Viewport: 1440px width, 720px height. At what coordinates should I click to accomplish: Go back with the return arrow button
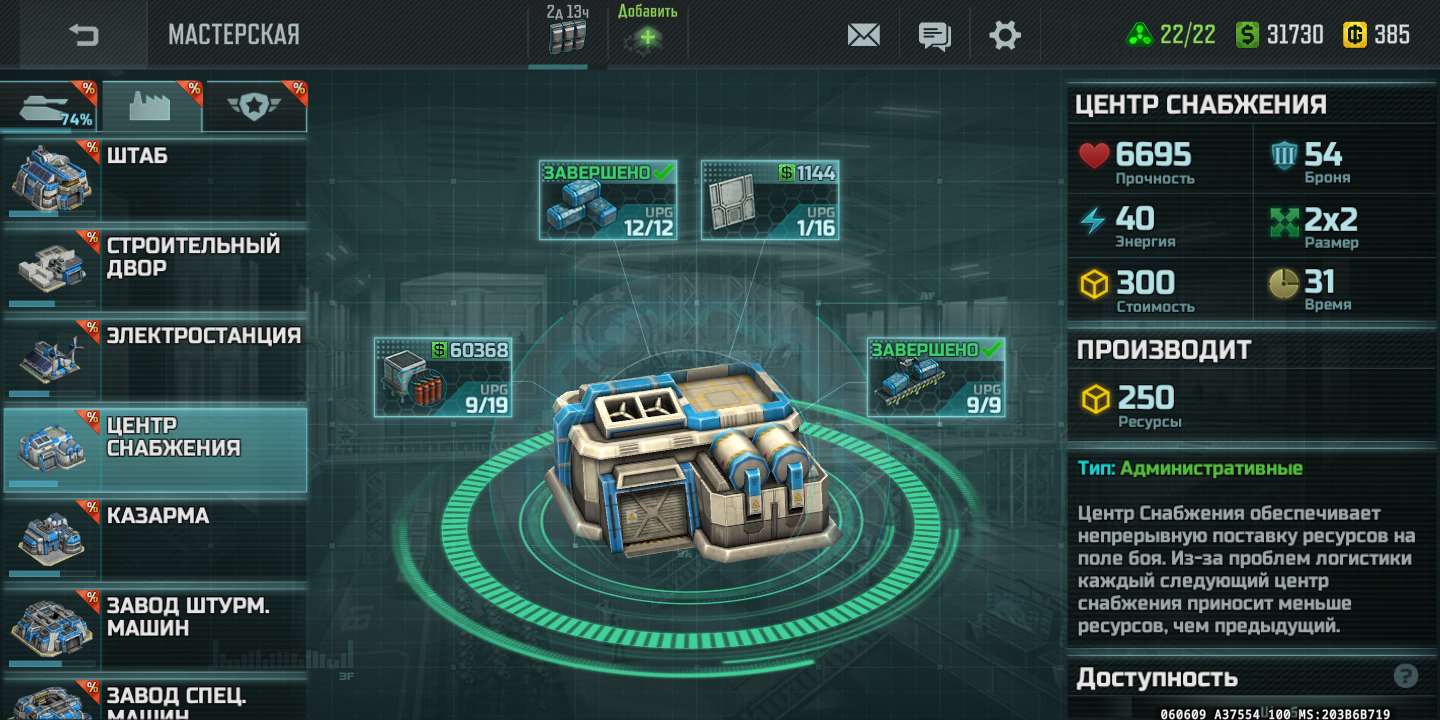point(84,35)
